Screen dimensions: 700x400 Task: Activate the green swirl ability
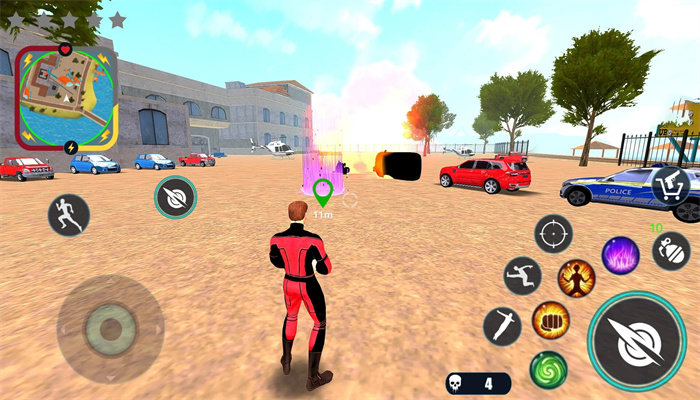548,370
